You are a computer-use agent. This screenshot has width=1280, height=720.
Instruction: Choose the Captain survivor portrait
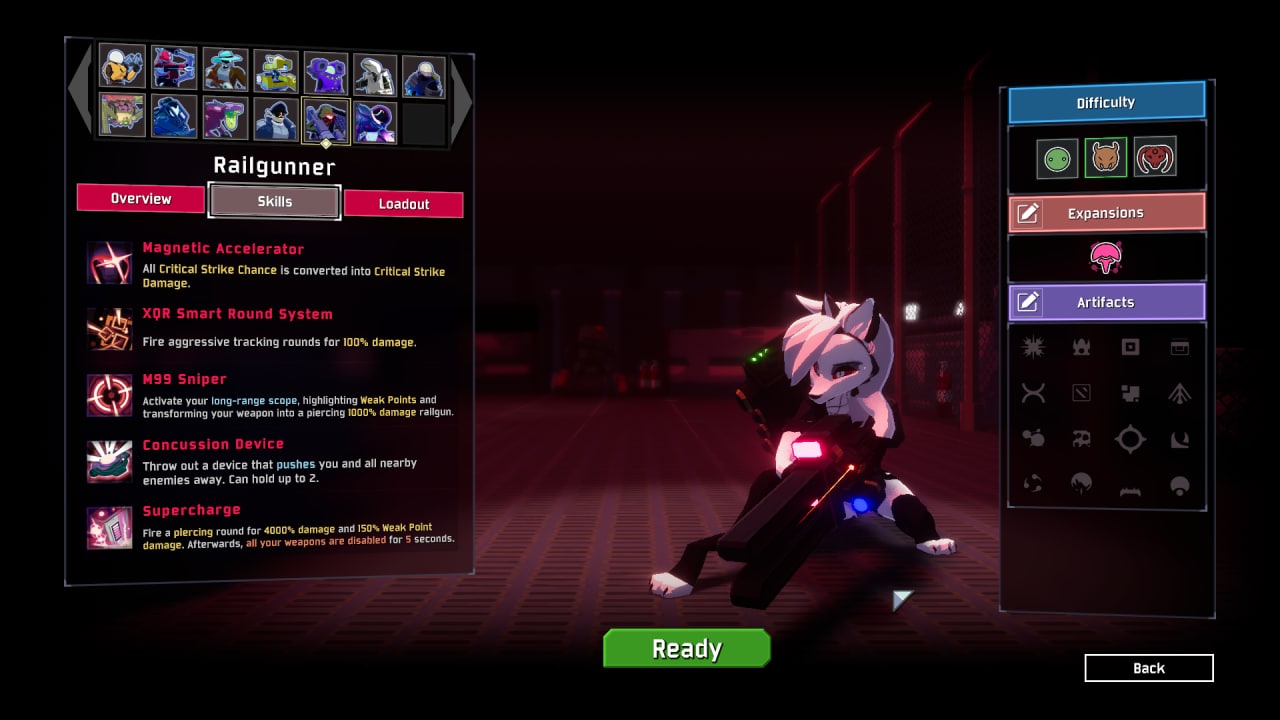(x=275, y=119)
